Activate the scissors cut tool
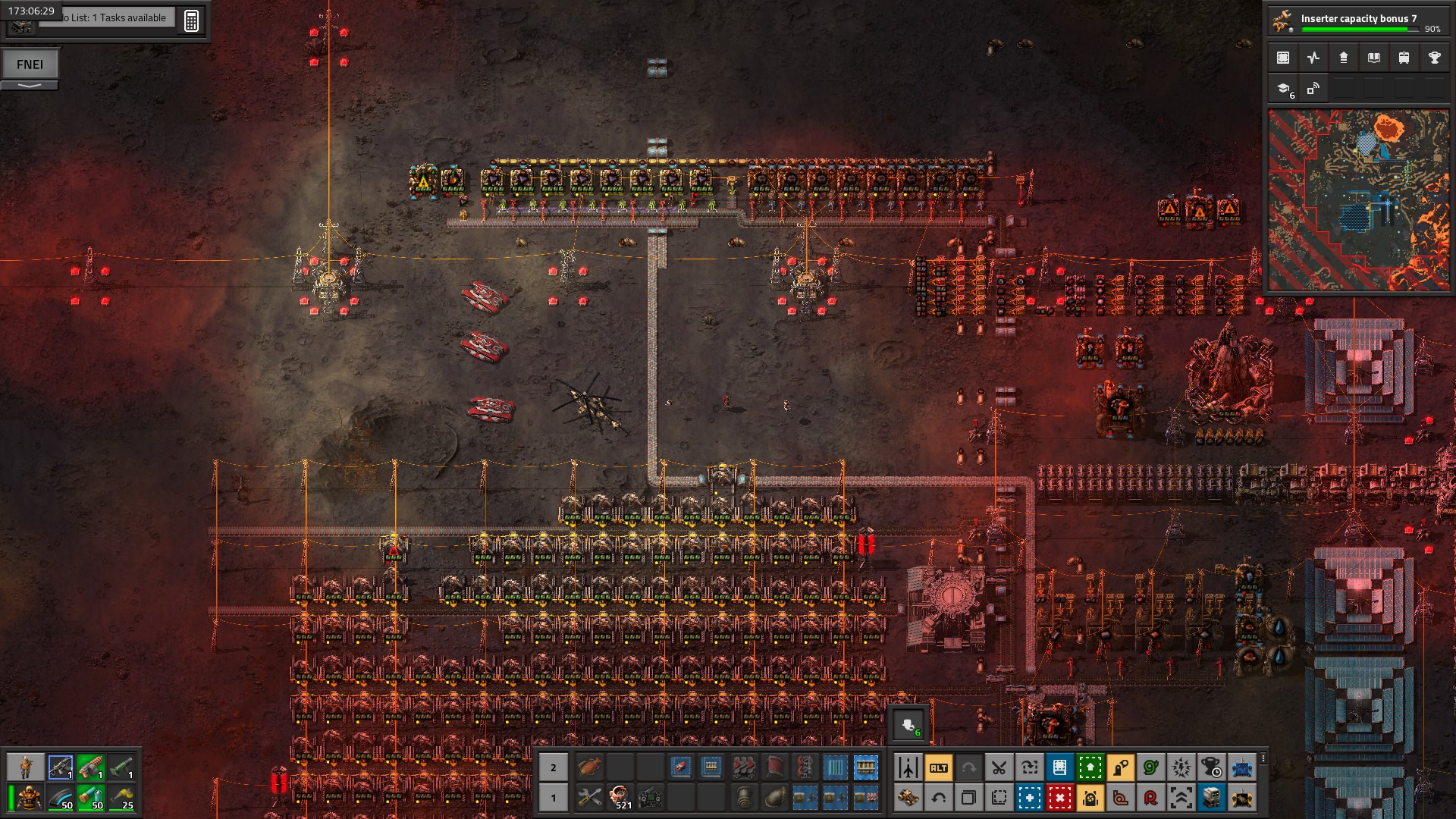Screen dimensions: 1456x819 pyautogui.click(x=999, y=767)
